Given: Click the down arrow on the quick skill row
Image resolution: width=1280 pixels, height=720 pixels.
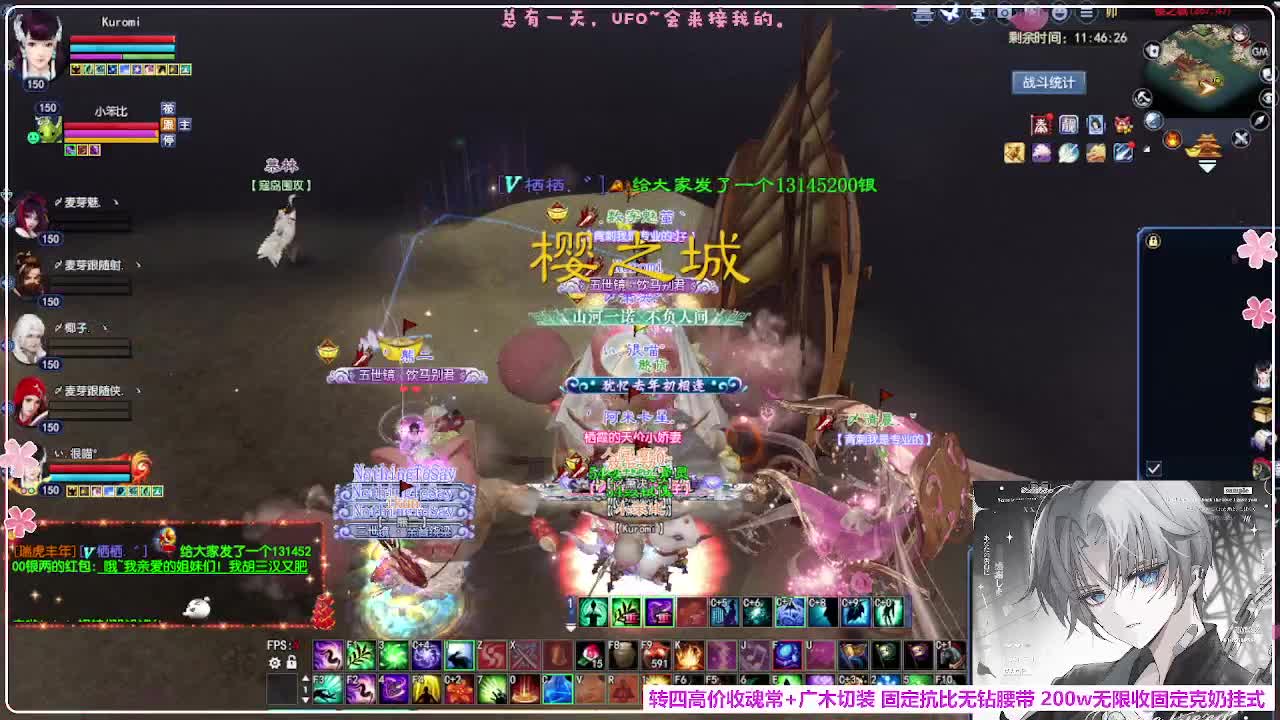Looking at the screenshot, I should click(570, 628).
